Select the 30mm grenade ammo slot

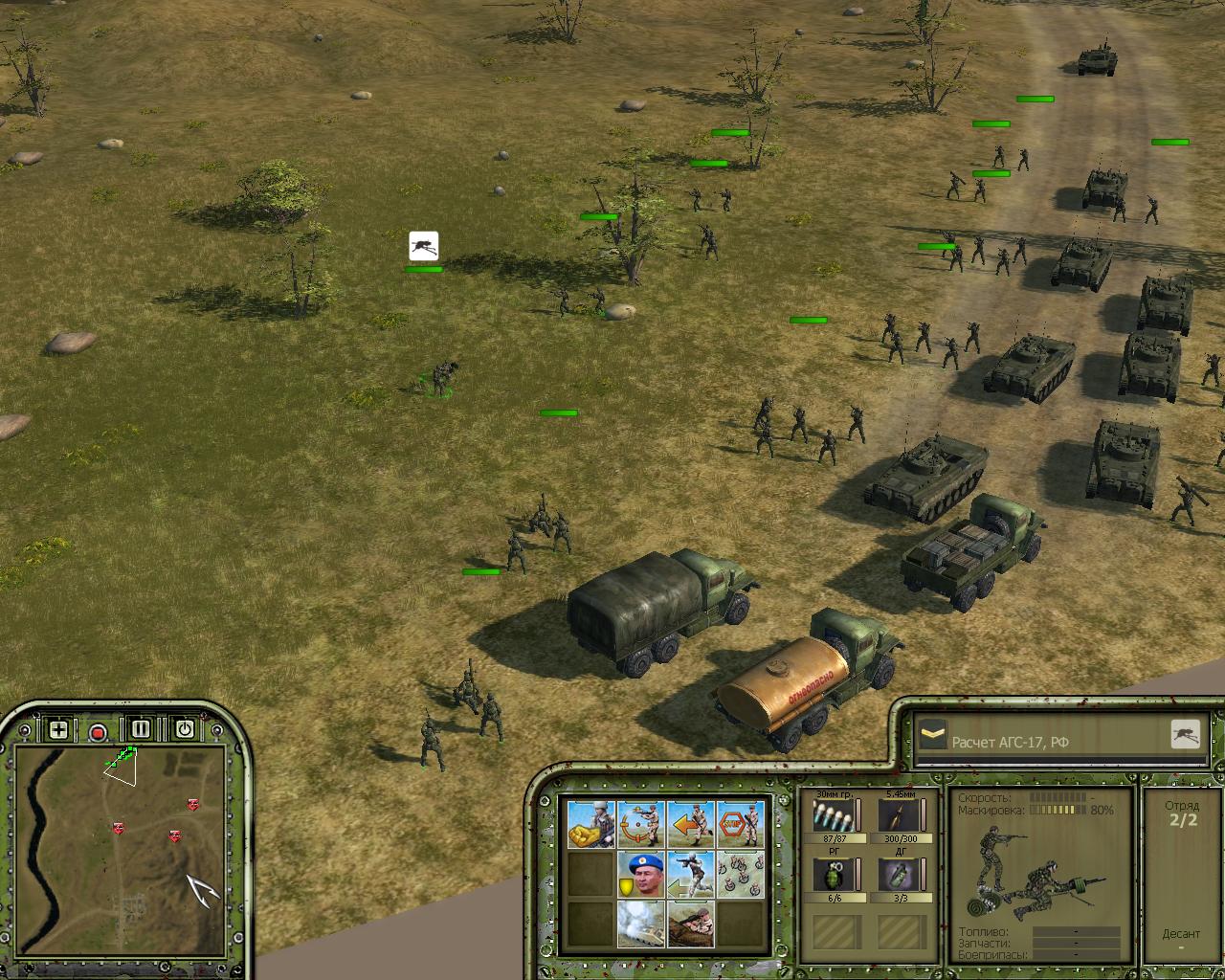(832, 816)
